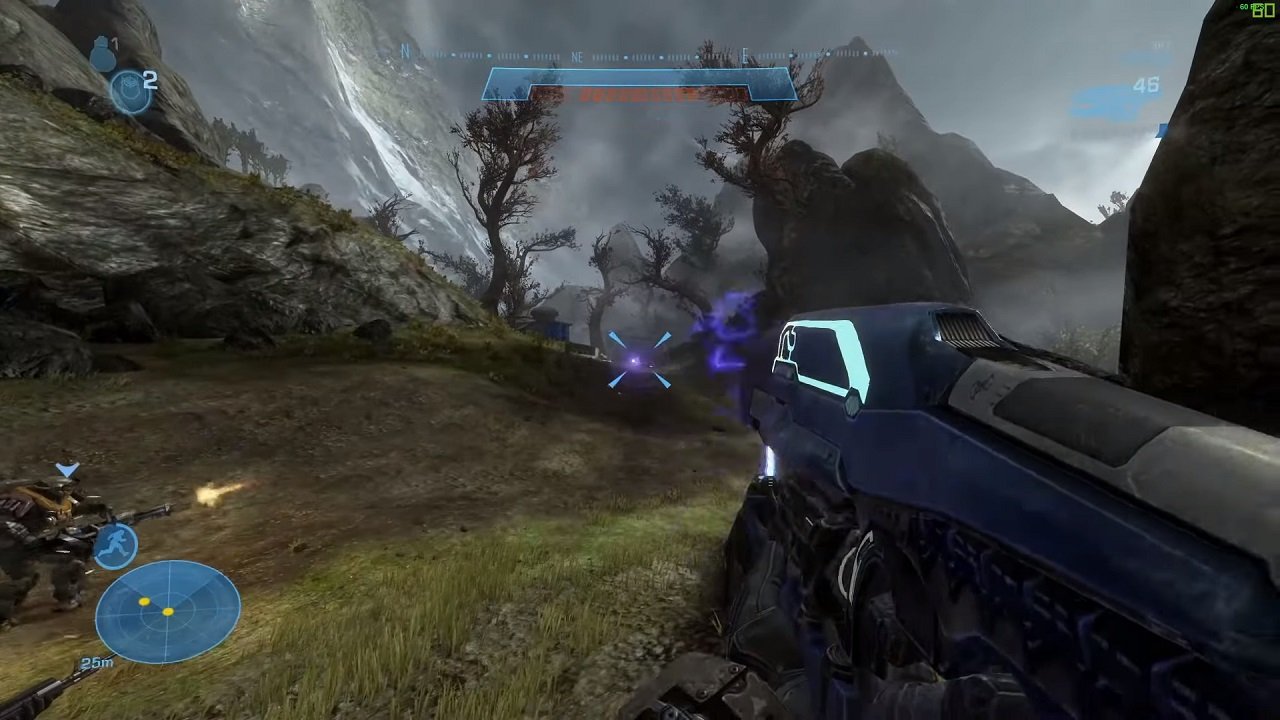Click the ammo count reading 46
1280x720 pixels.
1146,85
